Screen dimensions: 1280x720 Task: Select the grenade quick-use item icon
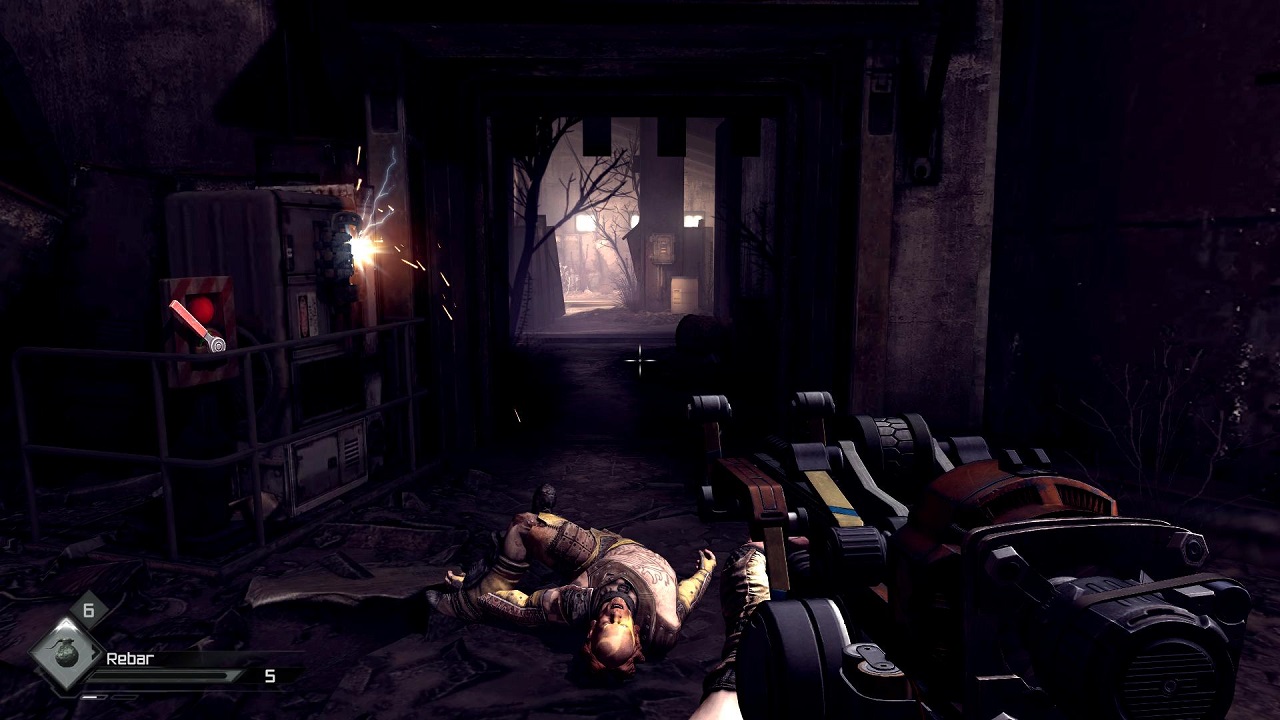pos(66,655)
